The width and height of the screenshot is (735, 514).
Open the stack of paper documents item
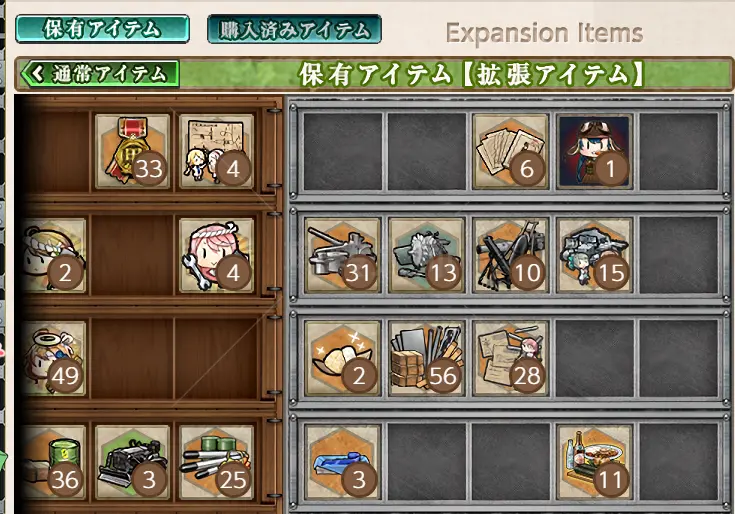tap(510, 151)
